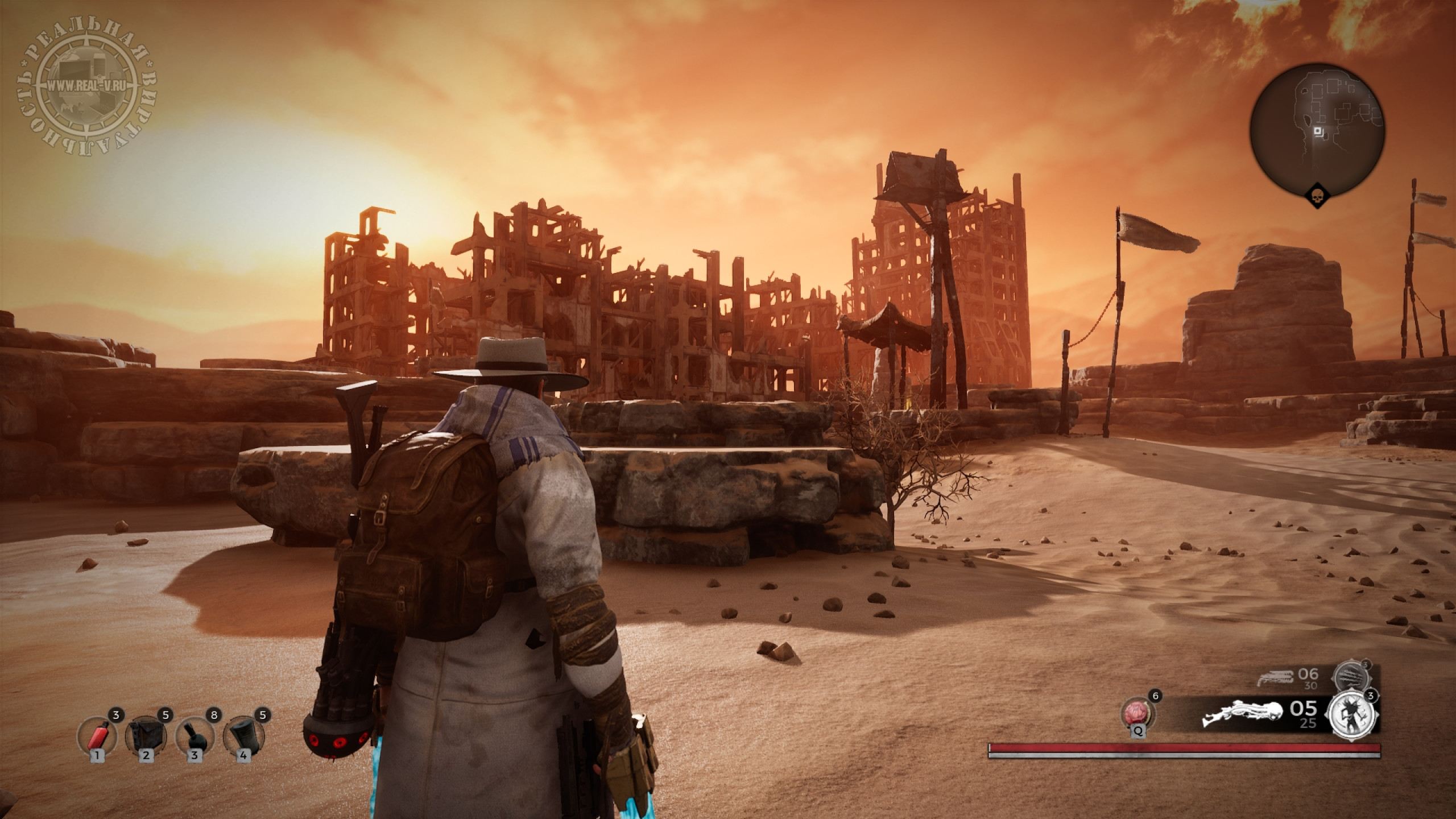Use the black round flask in slot 3
This screenshot has height=819, width=1456.
[x=195, y=735]
